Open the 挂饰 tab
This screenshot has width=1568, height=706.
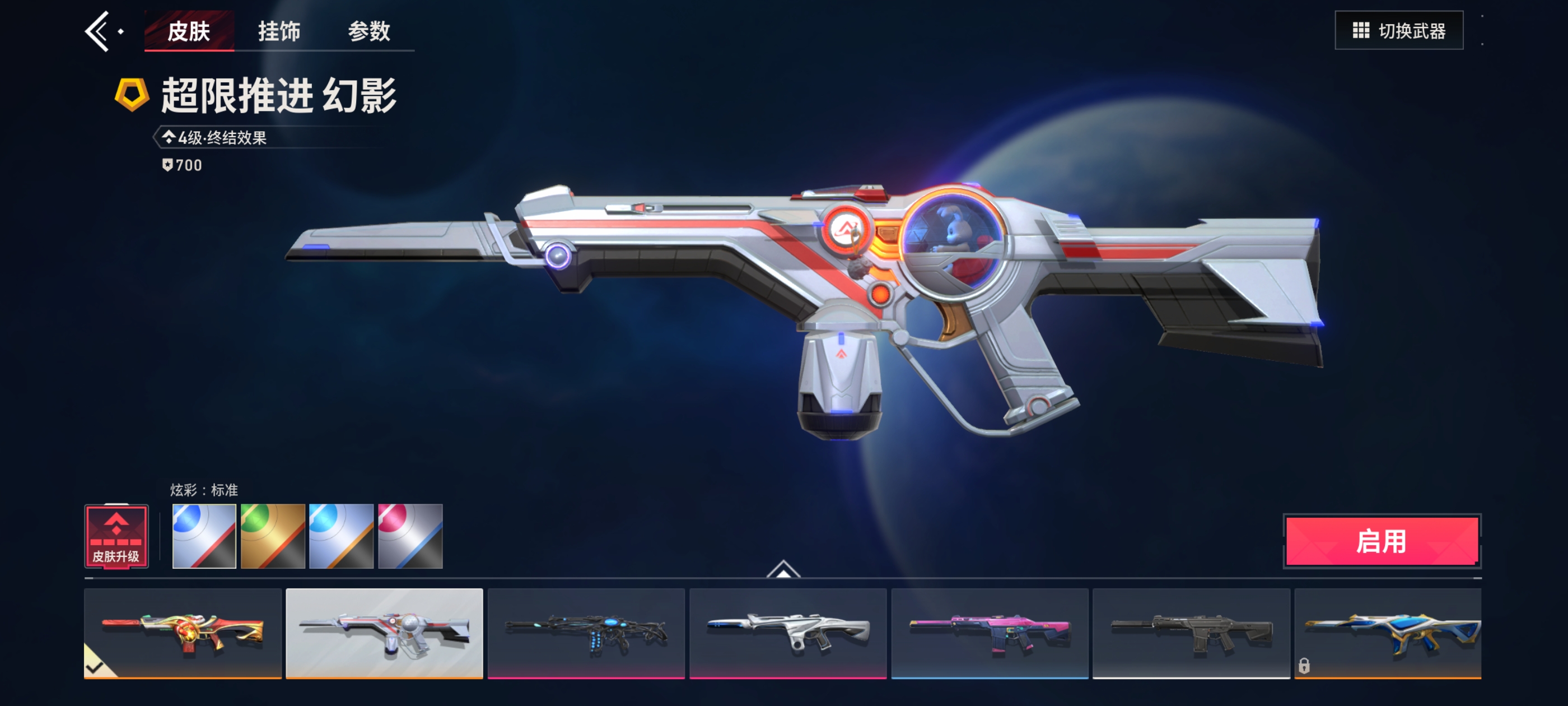(279, 31)
